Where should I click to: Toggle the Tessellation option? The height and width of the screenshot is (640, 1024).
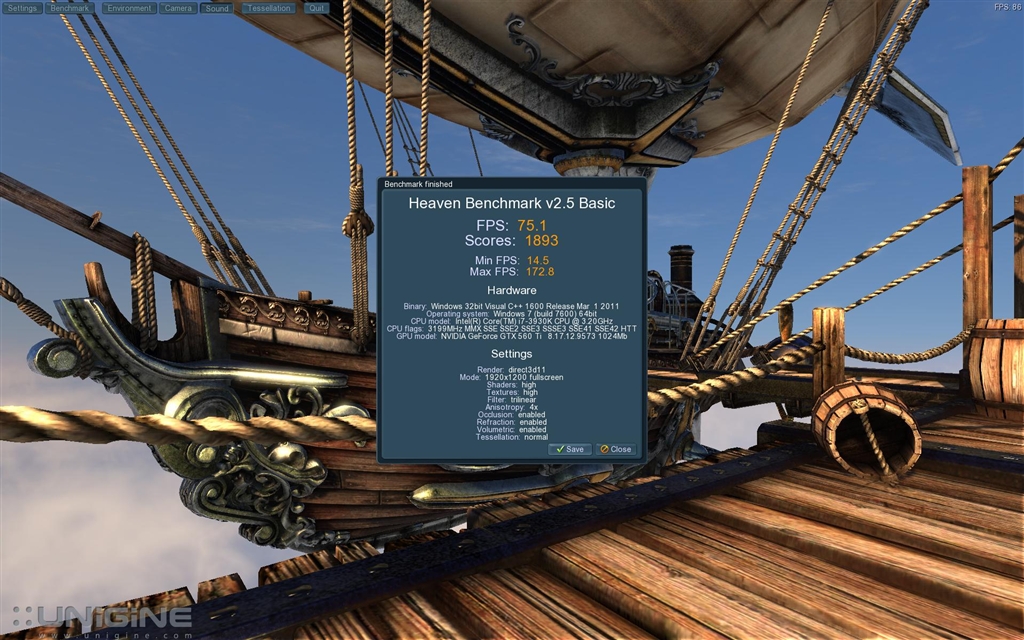268,8
